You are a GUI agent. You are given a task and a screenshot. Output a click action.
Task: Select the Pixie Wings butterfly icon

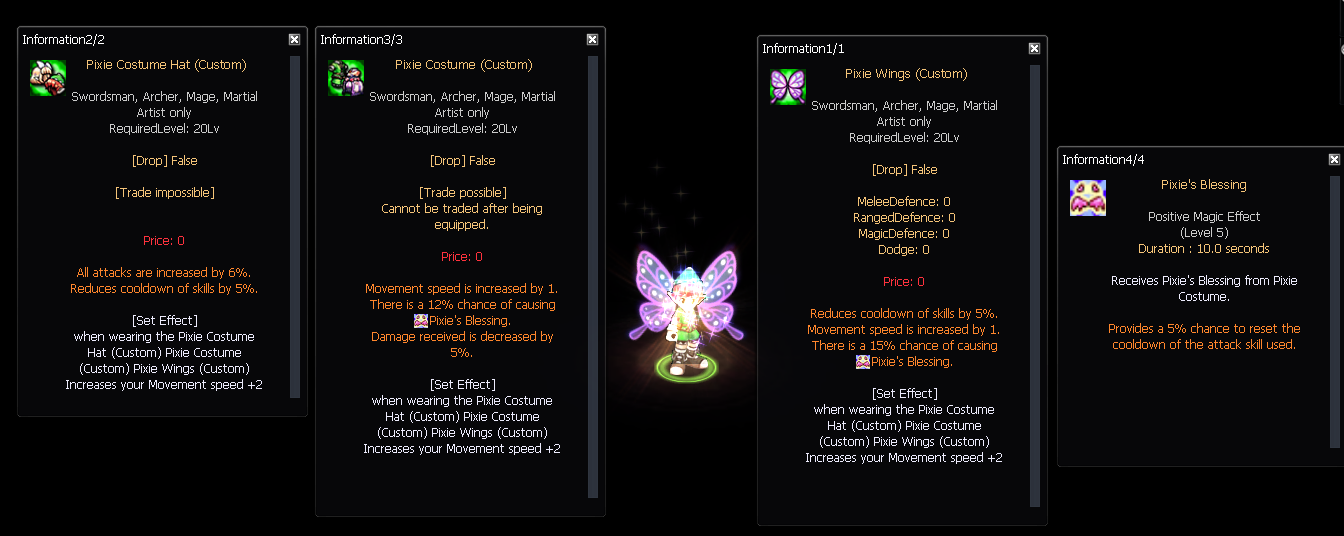787,87
